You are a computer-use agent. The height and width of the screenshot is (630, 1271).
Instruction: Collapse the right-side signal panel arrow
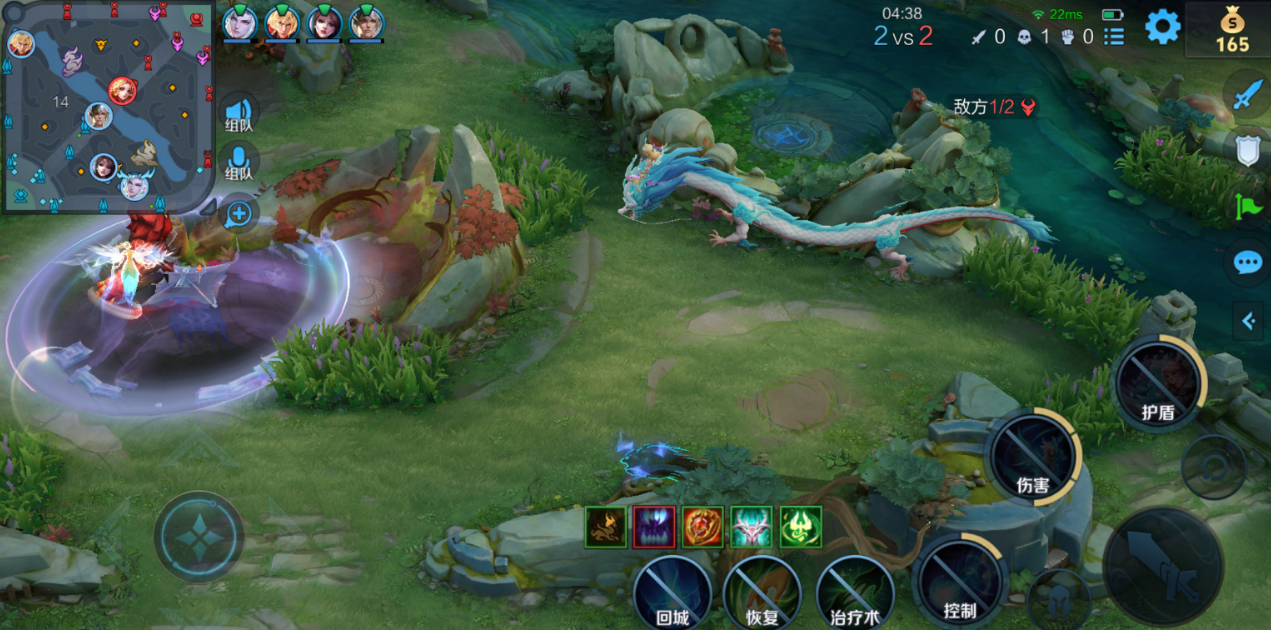pos(1248,321)
